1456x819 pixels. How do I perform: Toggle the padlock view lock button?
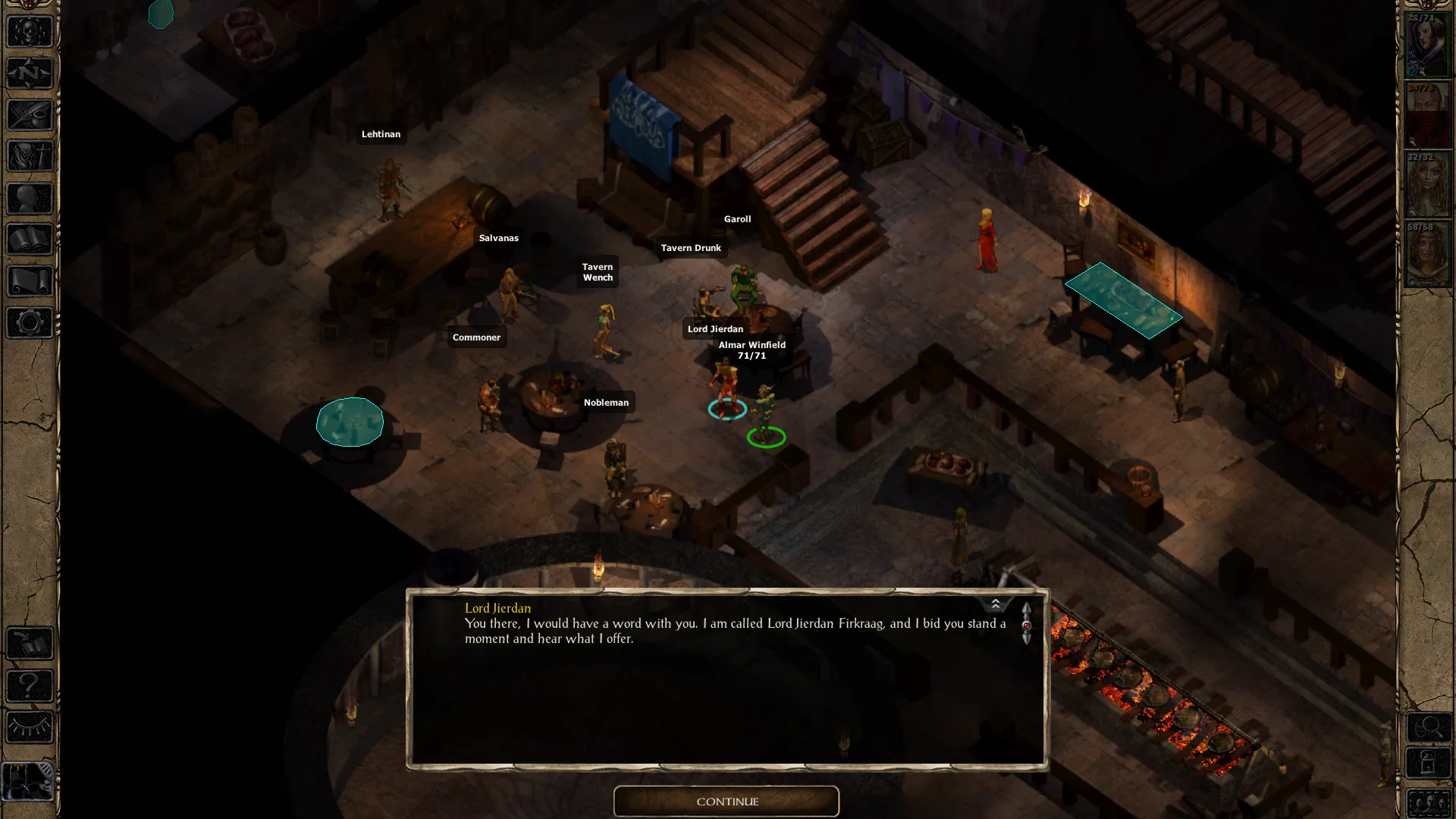coord(1429,764)
